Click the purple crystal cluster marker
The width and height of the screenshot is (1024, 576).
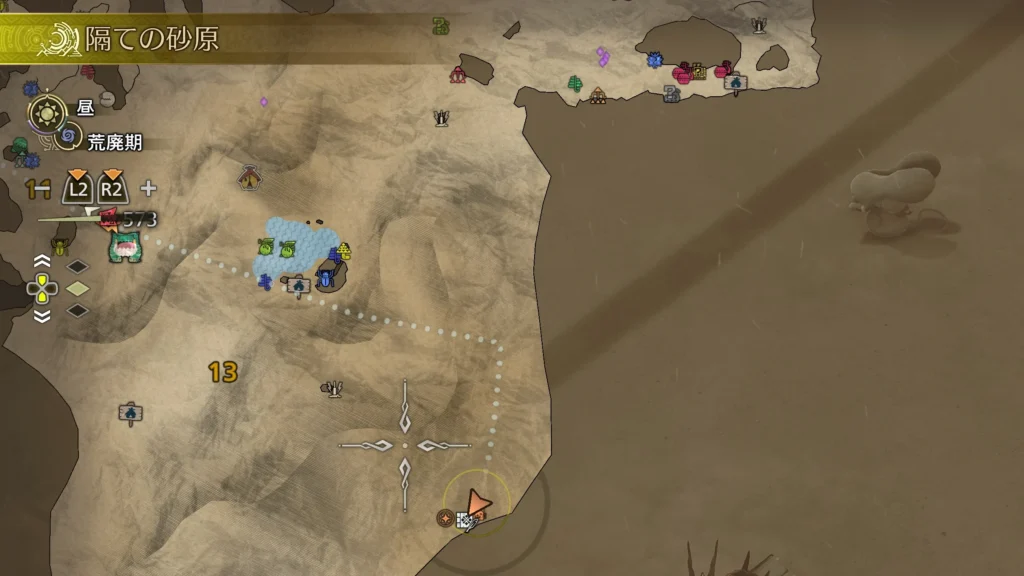coord(602,57)
